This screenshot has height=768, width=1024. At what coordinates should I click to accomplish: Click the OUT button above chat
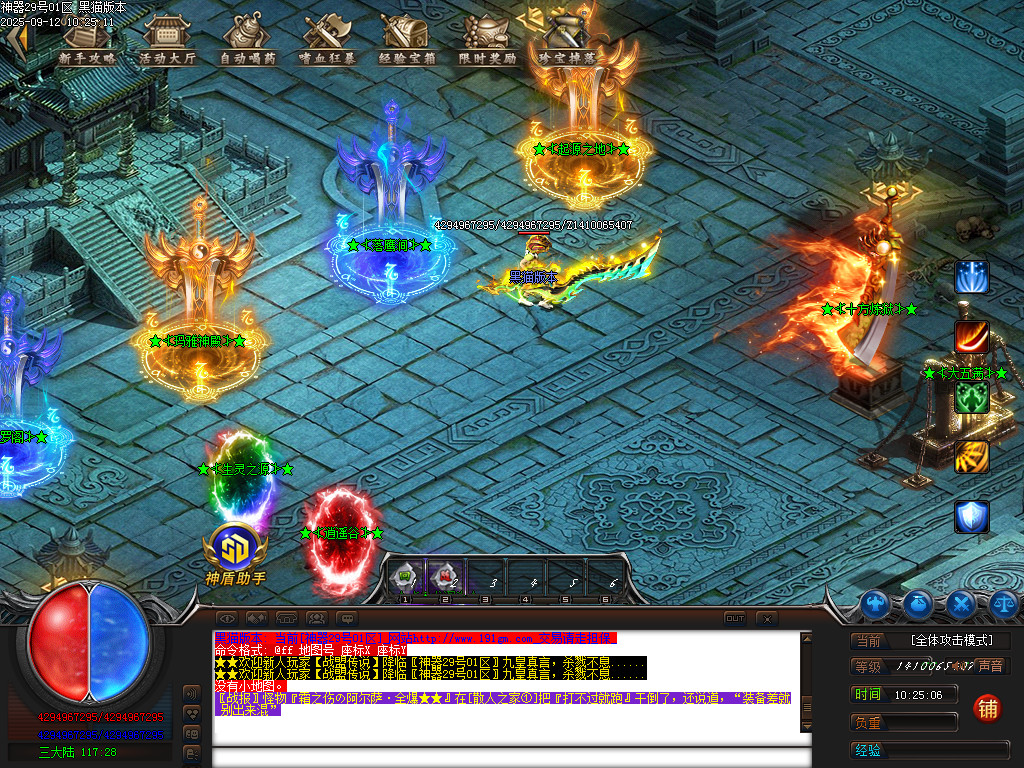[735, 619]
